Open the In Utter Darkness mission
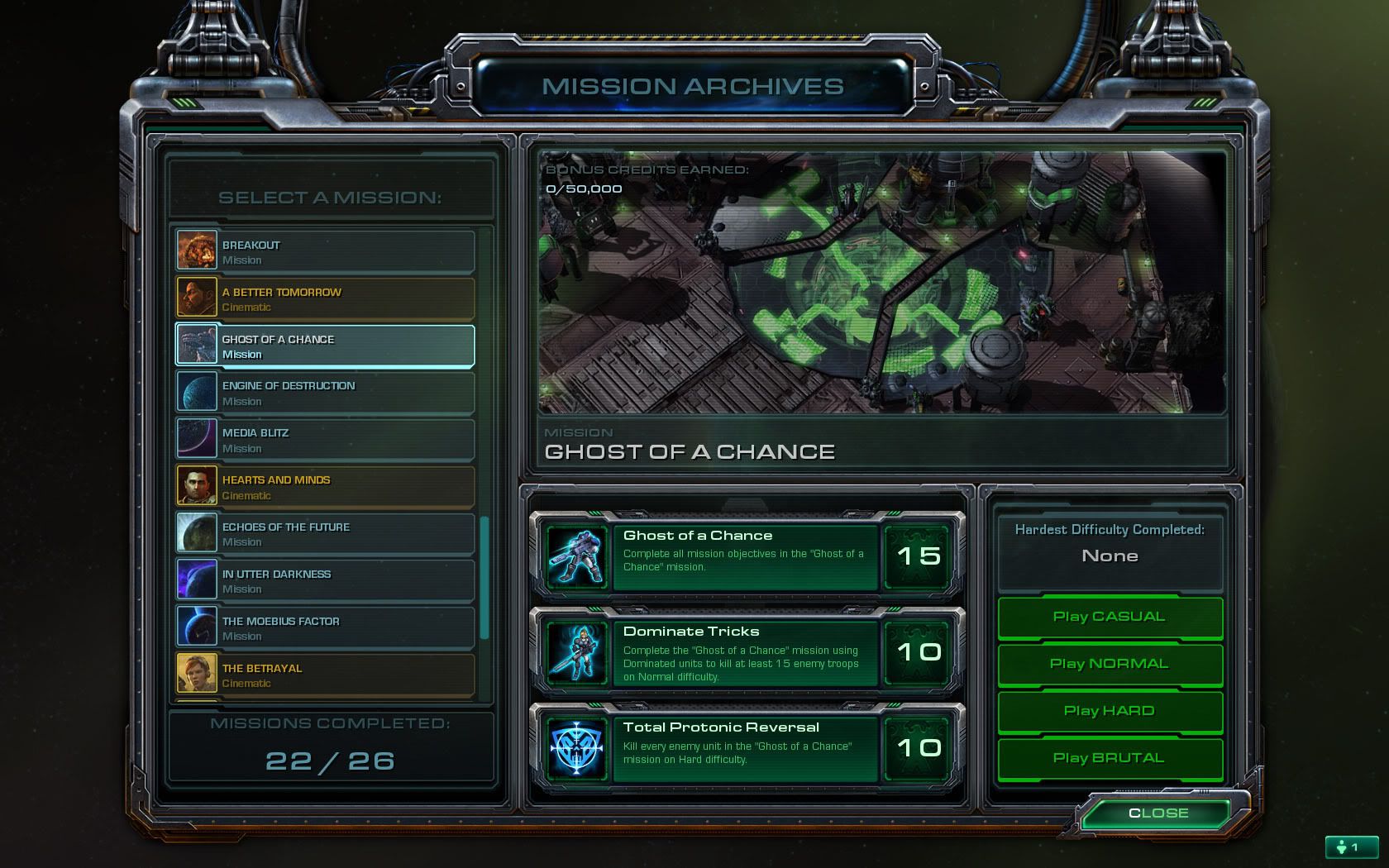Viewport: 1389px width, 868px height. (325, 581)
